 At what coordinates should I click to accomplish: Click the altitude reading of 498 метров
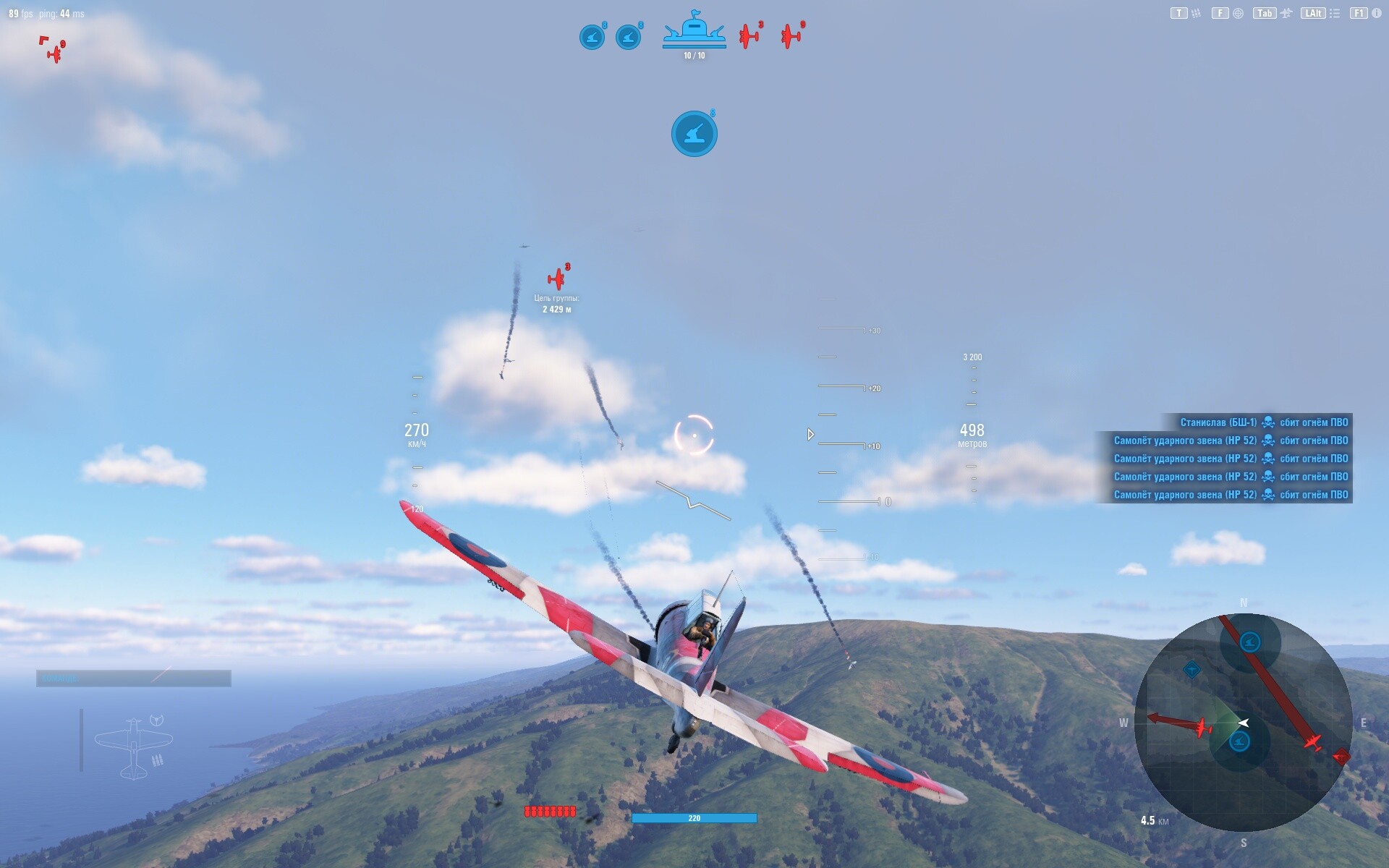point(970,431)
